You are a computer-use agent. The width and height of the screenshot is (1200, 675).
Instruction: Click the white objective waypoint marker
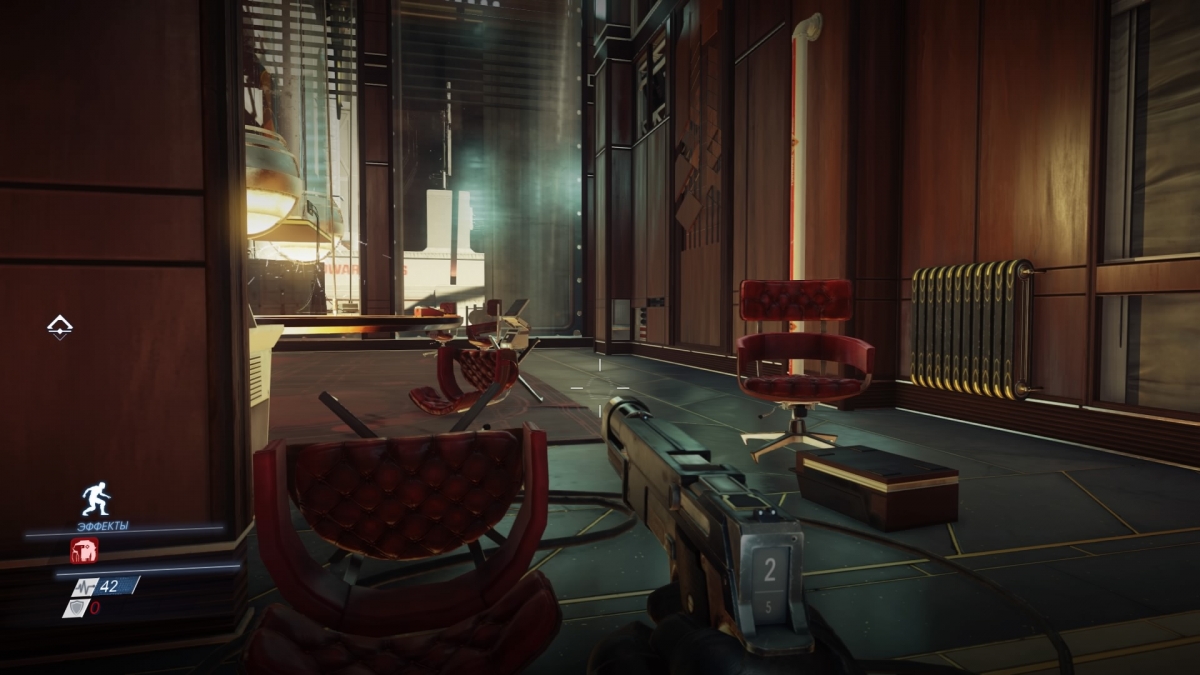coord(61,326)
